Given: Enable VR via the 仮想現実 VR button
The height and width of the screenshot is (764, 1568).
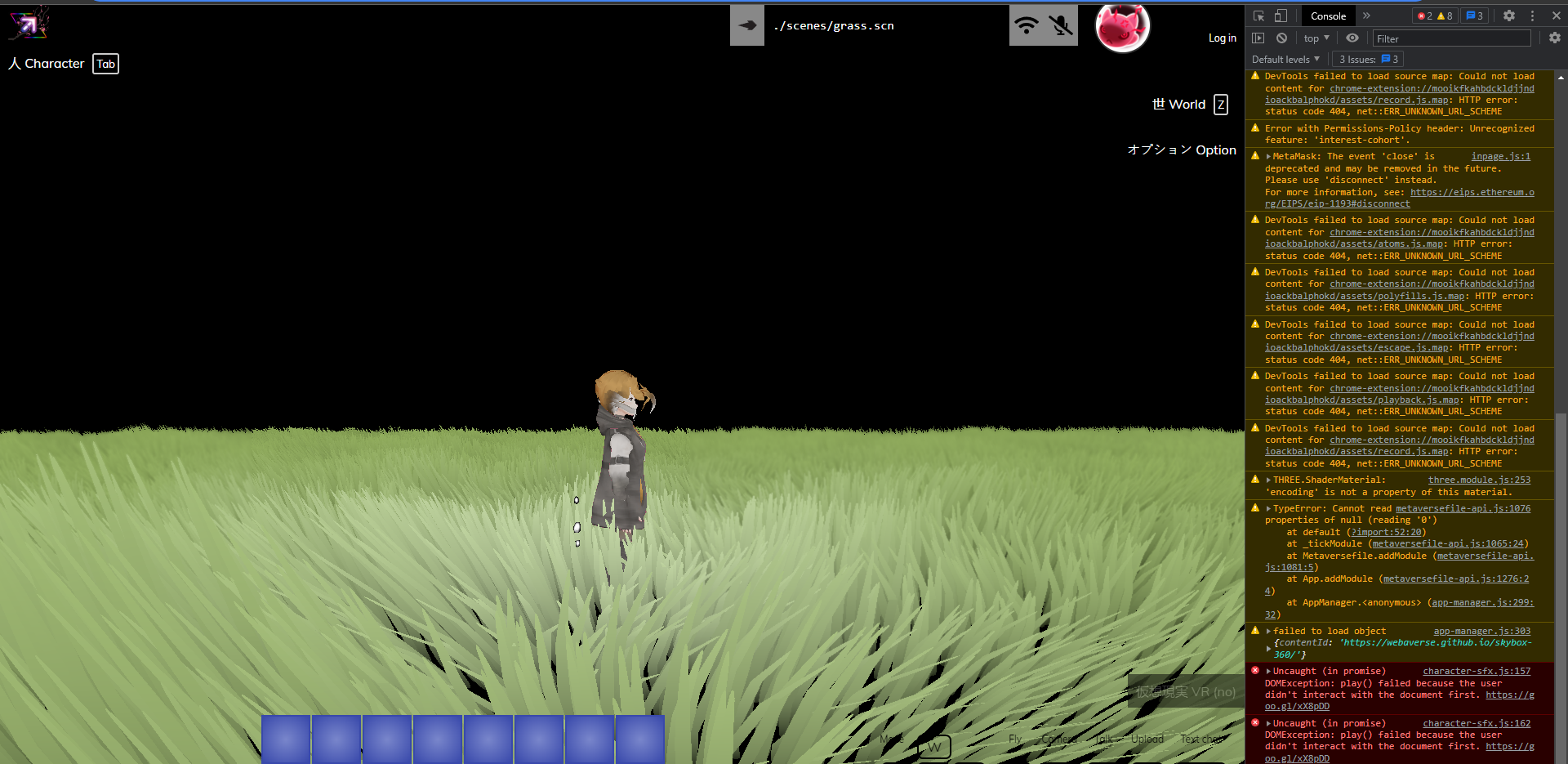Looking at the screenshot, I should pyautogui.click(x=1183, y=691).
